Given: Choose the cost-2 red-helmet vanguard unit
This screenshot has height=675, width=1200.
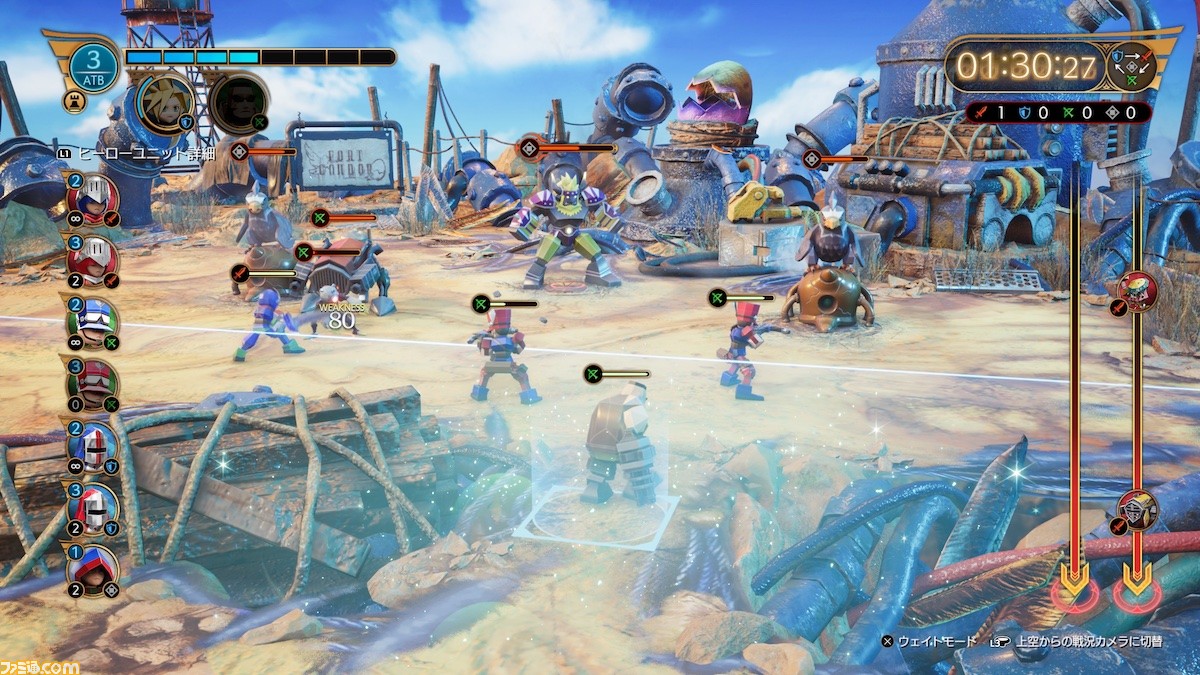Looking at the screenshot, I should [x=93, y=198].
